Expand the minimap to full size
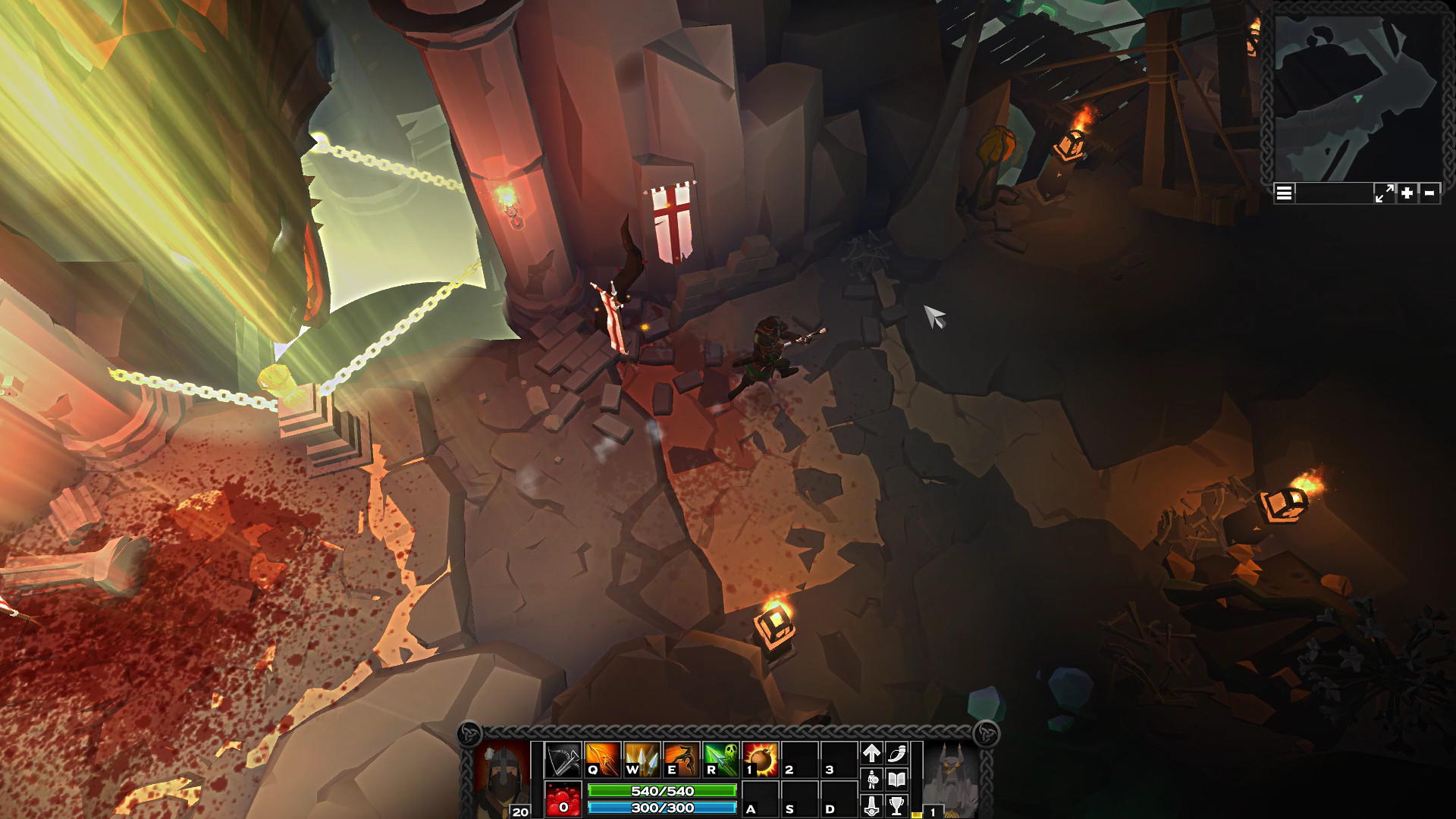The image size is (1456, 819). tap(1384, 193)
